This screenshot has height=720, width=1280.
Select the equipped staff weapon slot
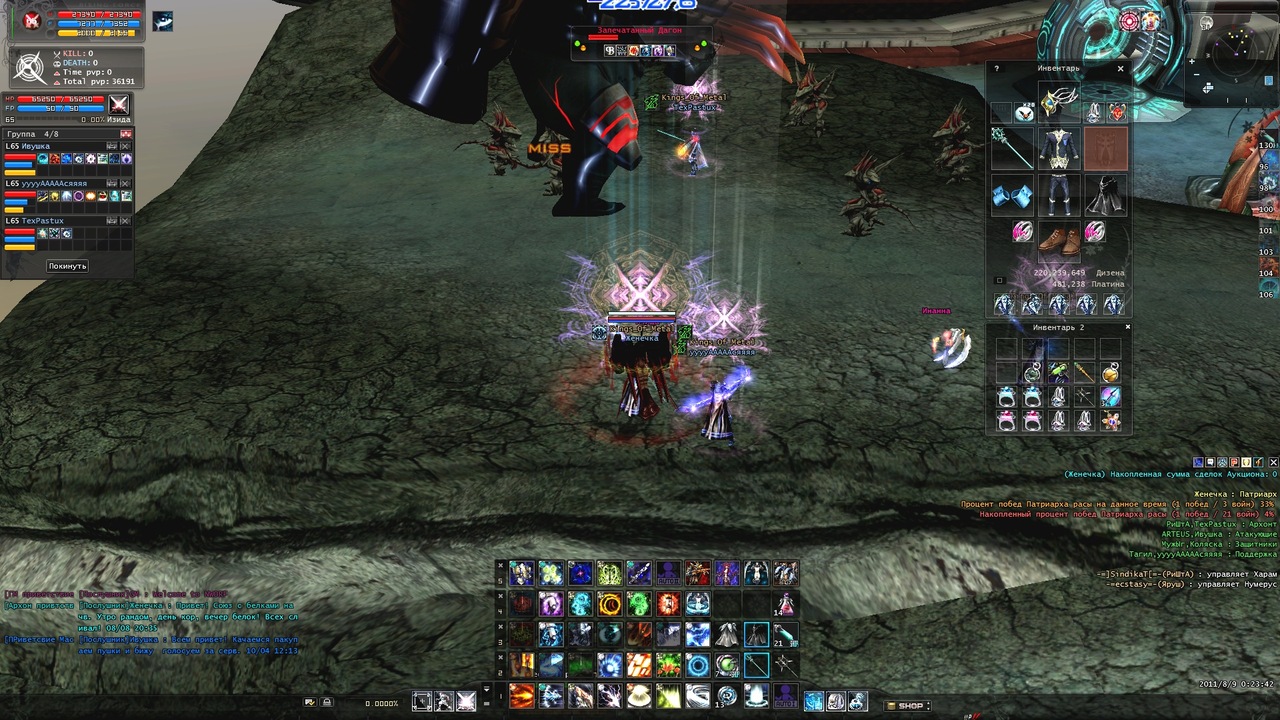click(x=1011, y=148)
